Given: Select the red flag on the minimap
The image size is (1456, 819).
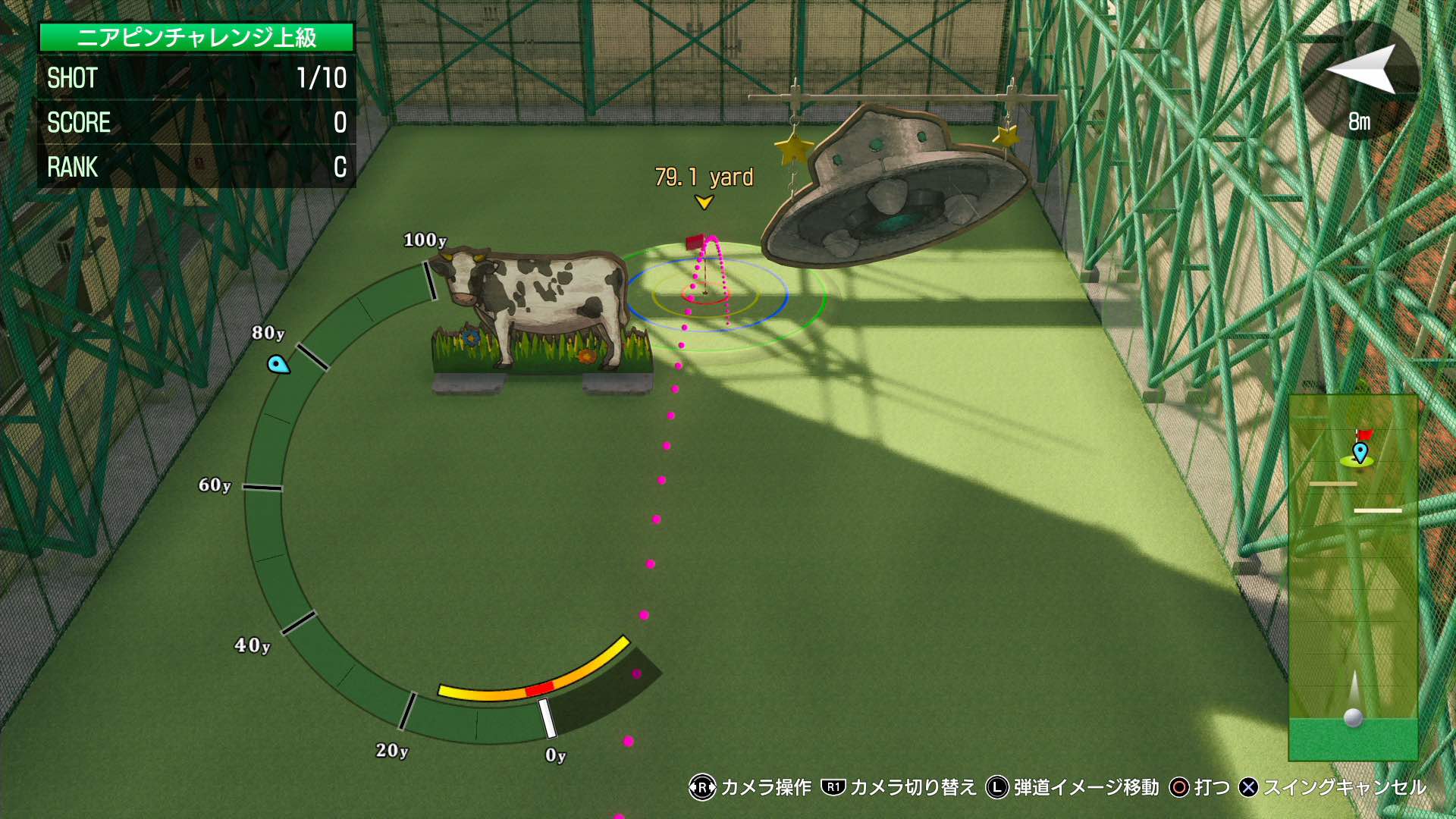Looking at the screenshot, I should pos(1363,434).
